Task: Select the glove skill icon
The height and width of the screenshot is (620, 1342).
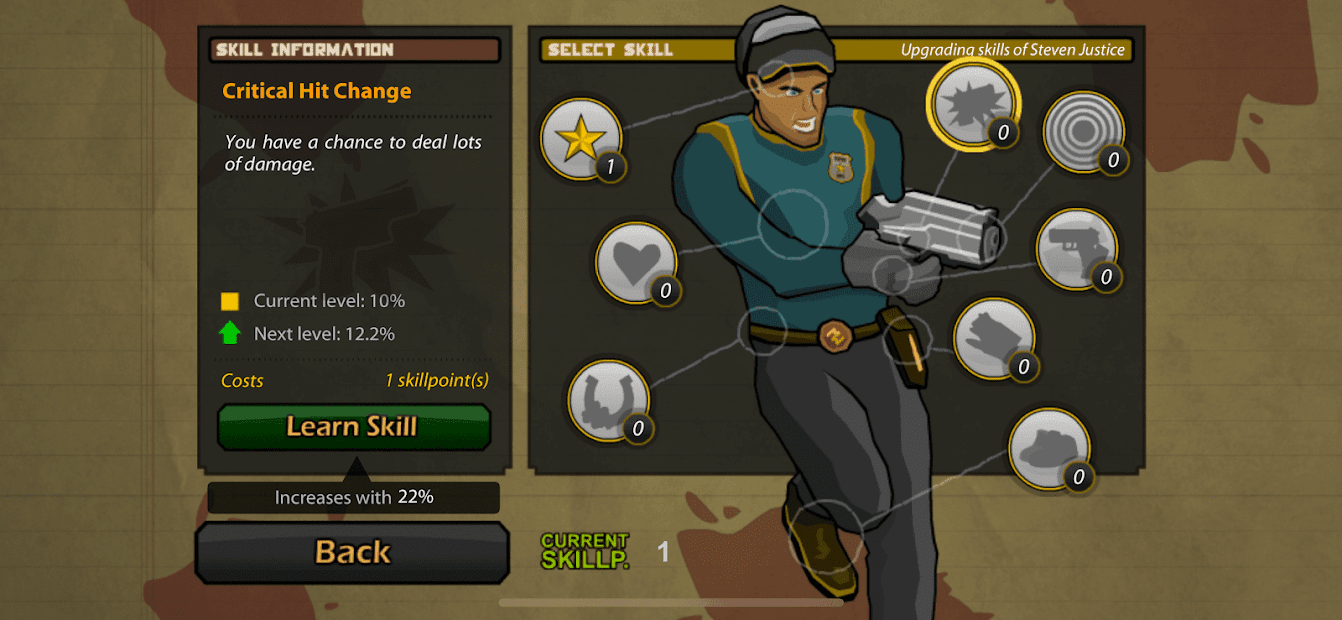Action: click(x=993, y=339)
